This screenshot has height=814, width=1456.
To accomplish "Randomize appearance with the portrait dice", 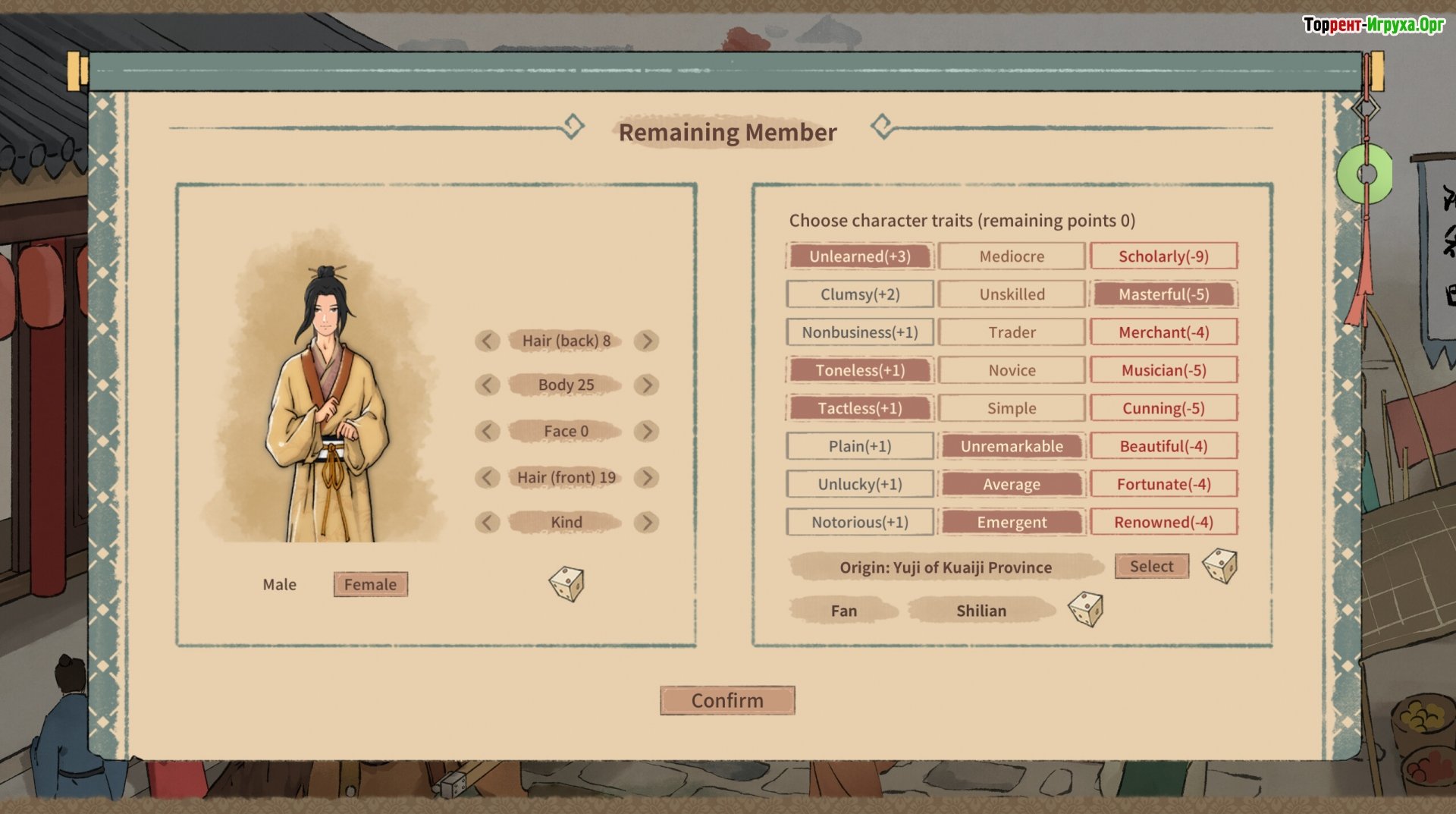I will pyautogui.click(x=566, y=584).
